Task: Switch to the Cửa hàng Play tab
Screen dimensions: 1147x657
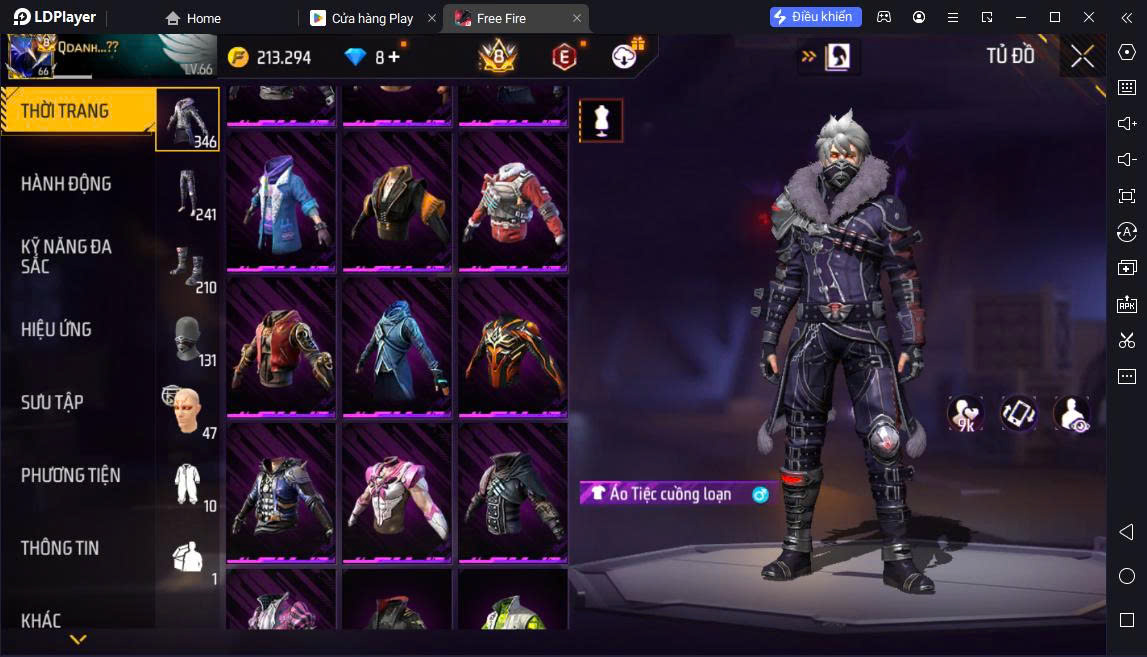Action: [x=372, y=18]
